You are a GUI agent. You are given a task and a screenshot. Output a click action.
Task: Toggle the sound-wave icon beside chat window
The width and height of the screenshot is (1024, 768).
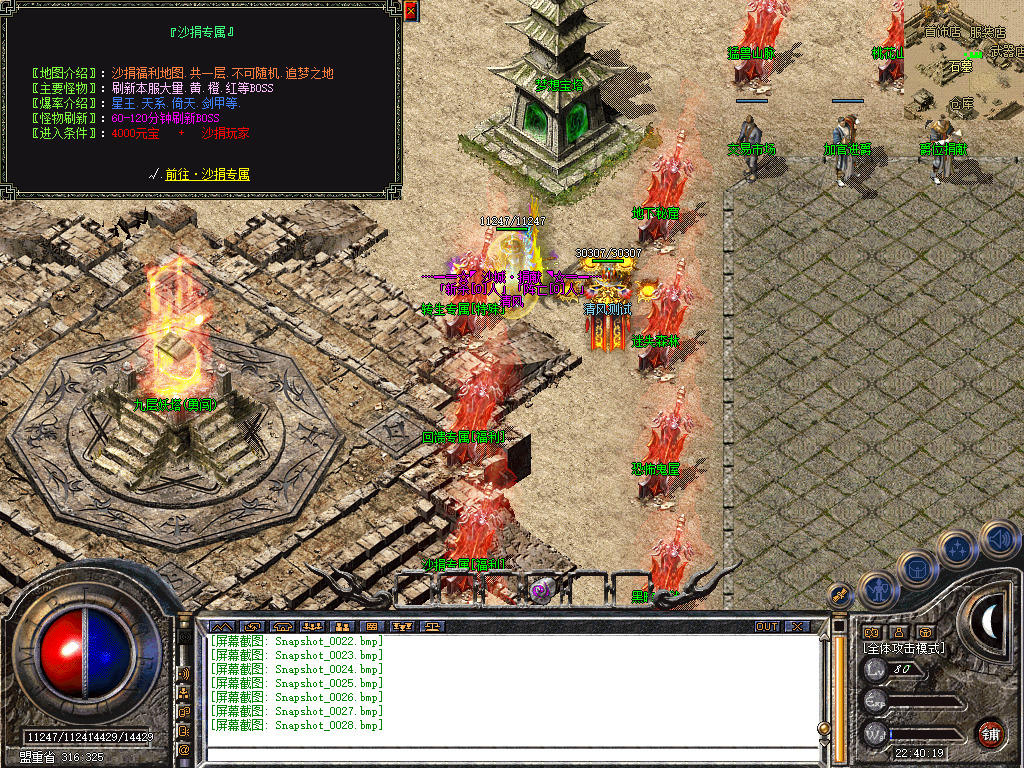184,672
